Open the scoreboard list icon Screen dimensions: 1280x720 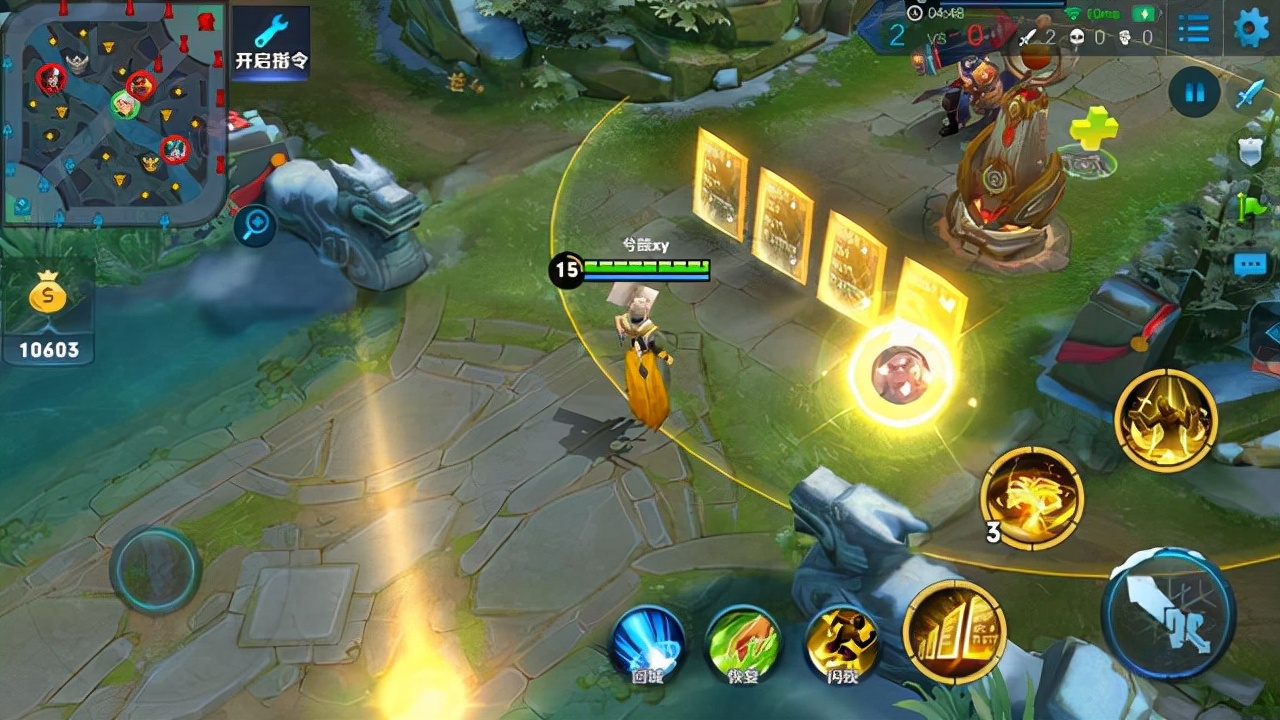click(1193, 28)
